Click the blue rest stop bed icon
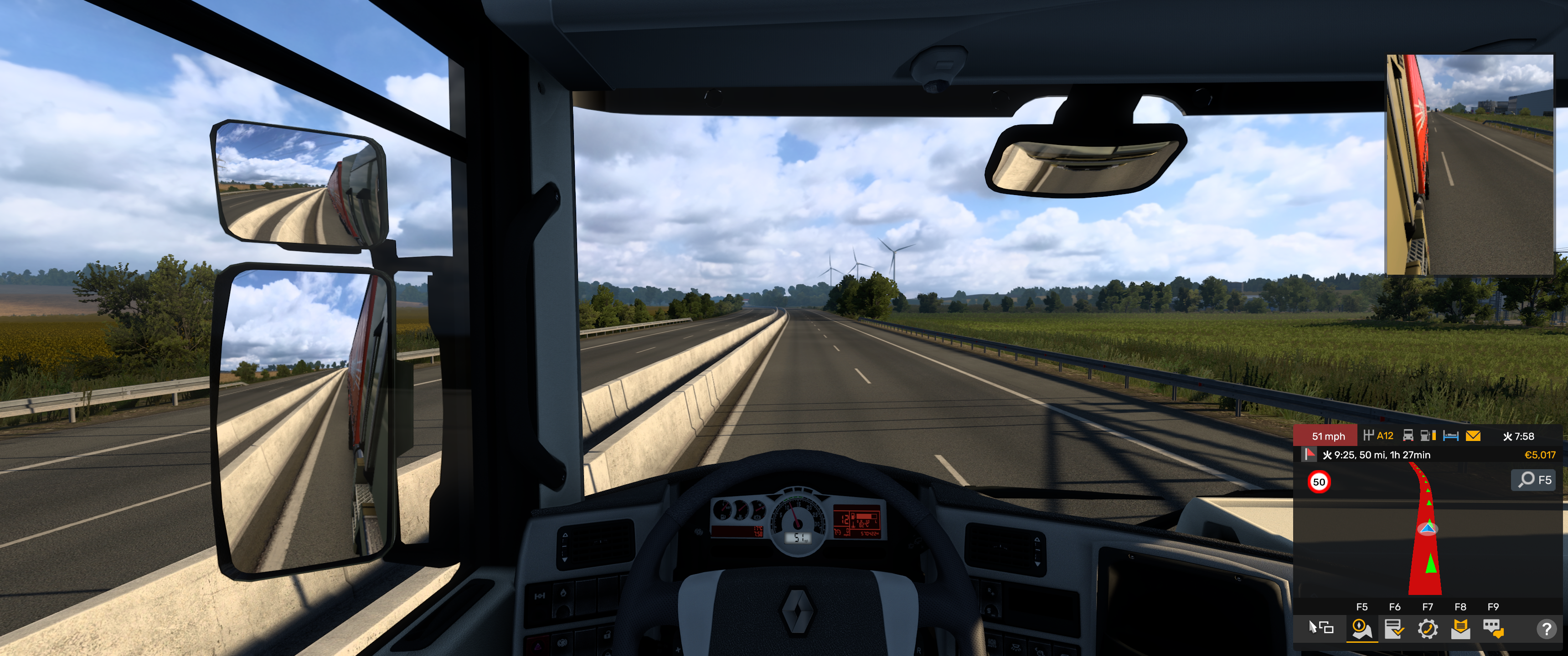Screen dimensions: 1568x656 coord(1451,436)
